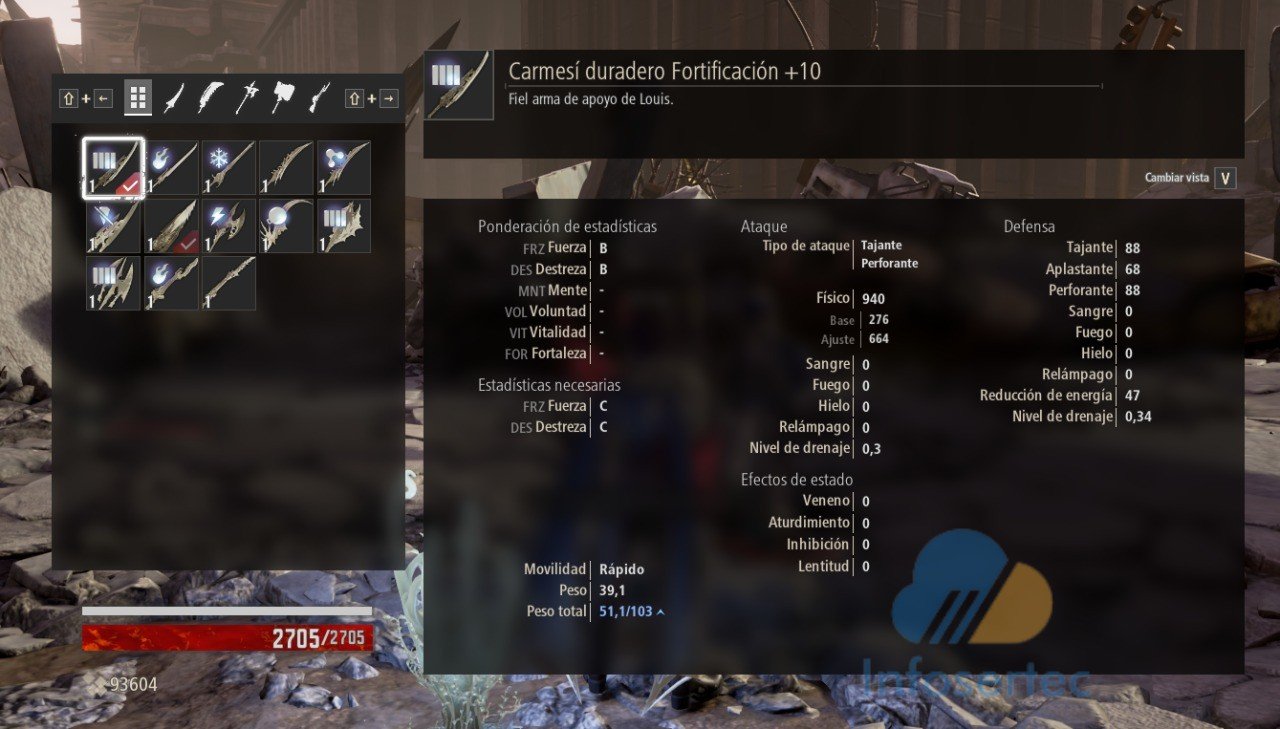1280x729 pixels.
Task: Pick the sword with the three-orb icon
Action: [x=344, y=168]
